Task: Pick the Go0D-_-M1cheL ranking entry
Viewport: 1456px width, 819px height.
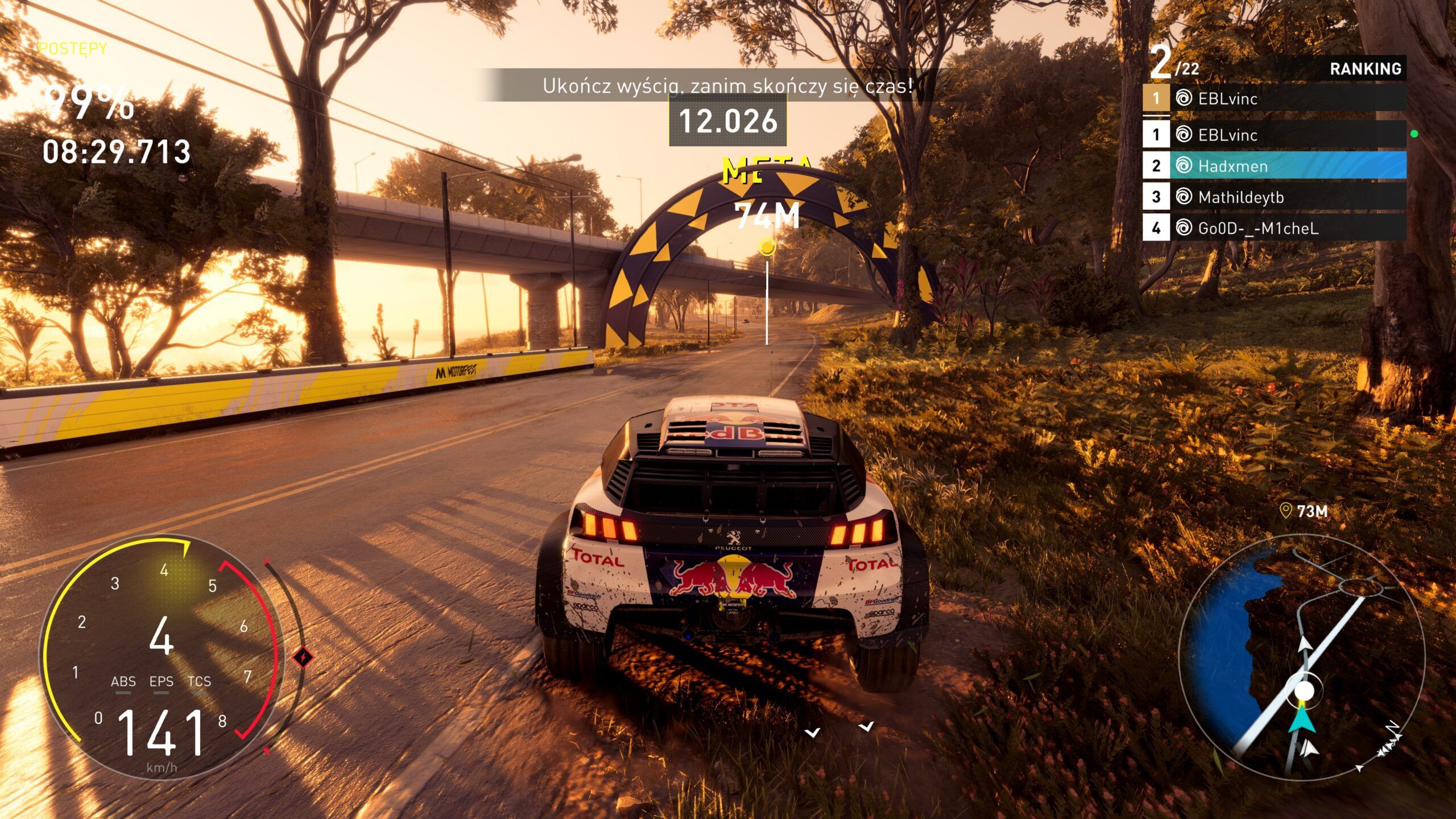Action: 1274,228
